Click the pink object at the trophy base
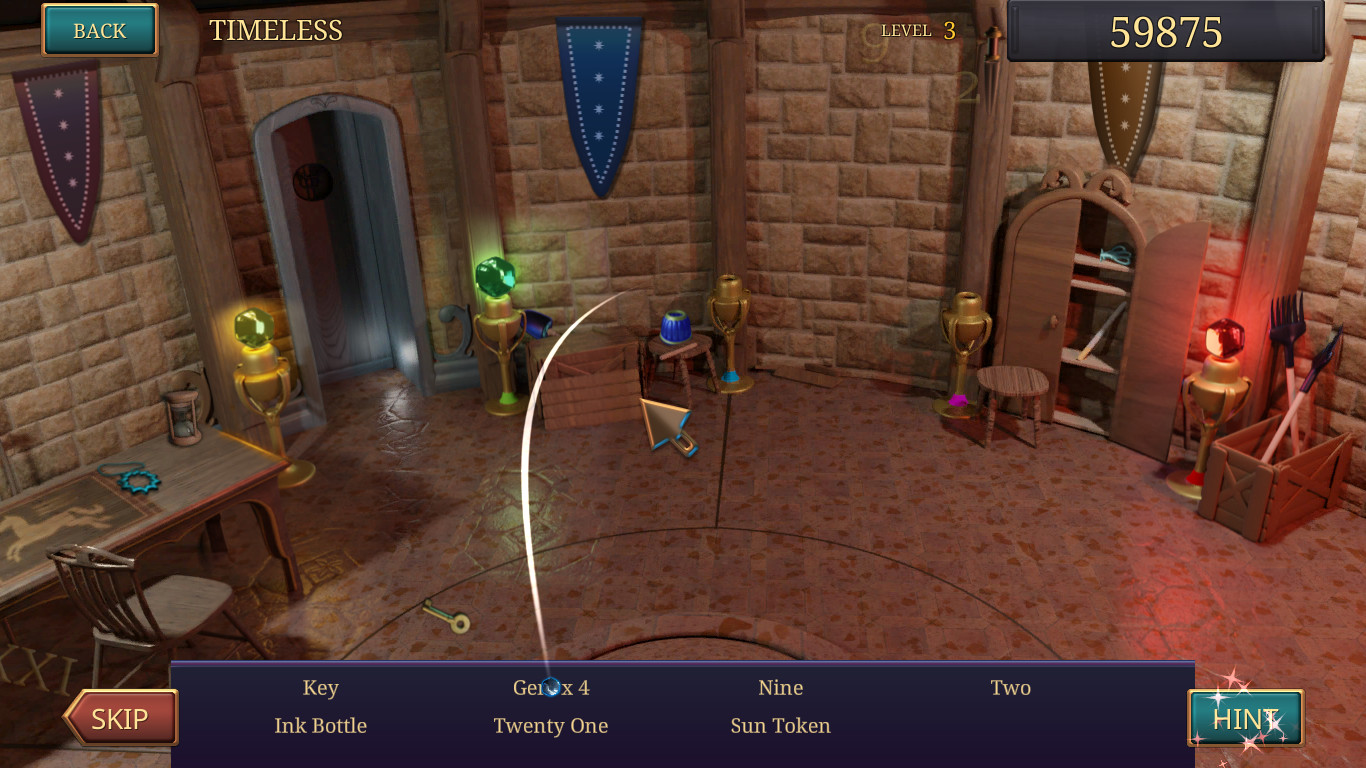 (957, 399)
